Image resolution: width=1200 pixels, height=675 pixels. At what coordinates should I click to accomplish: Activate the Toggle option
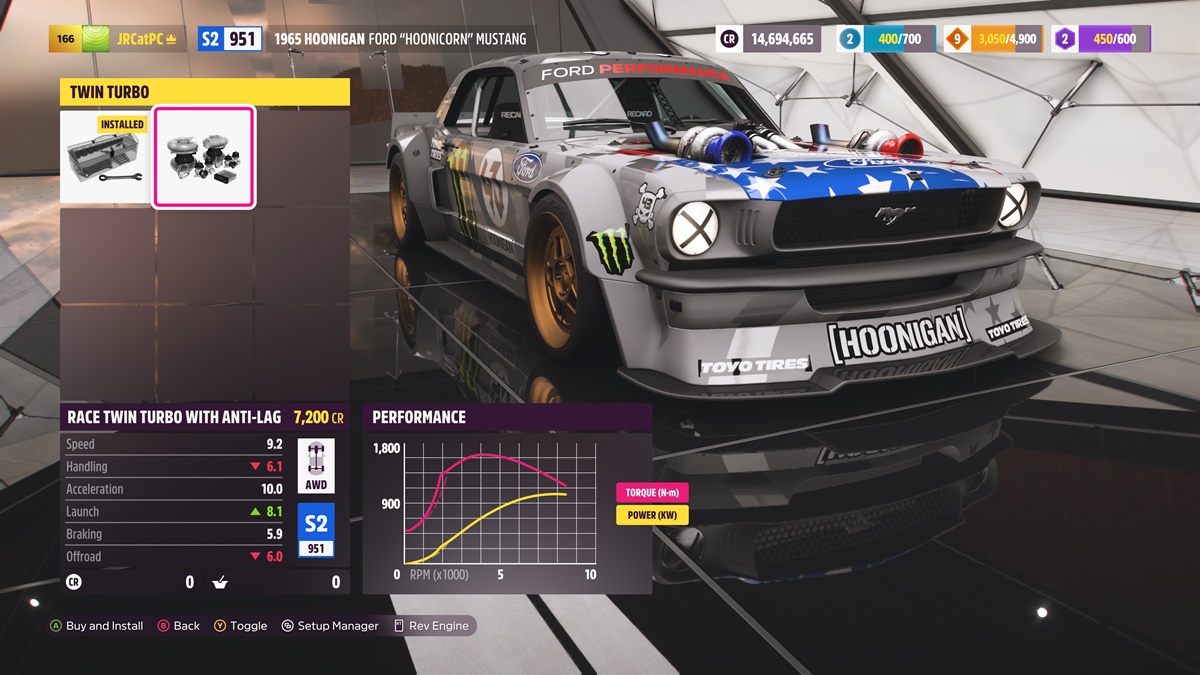click(x=241, y=626)
